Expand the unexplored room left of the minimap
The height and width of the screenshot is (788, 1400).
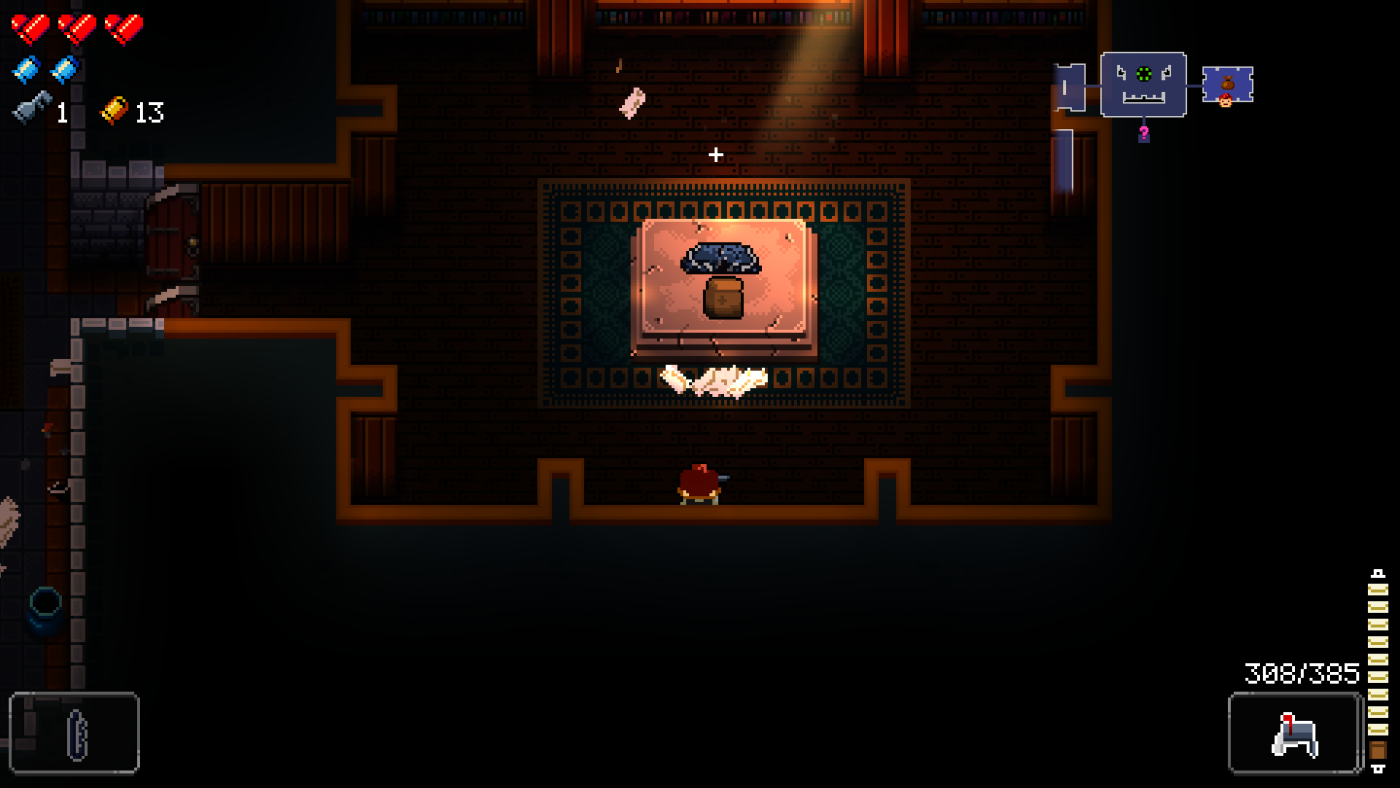1068,87
